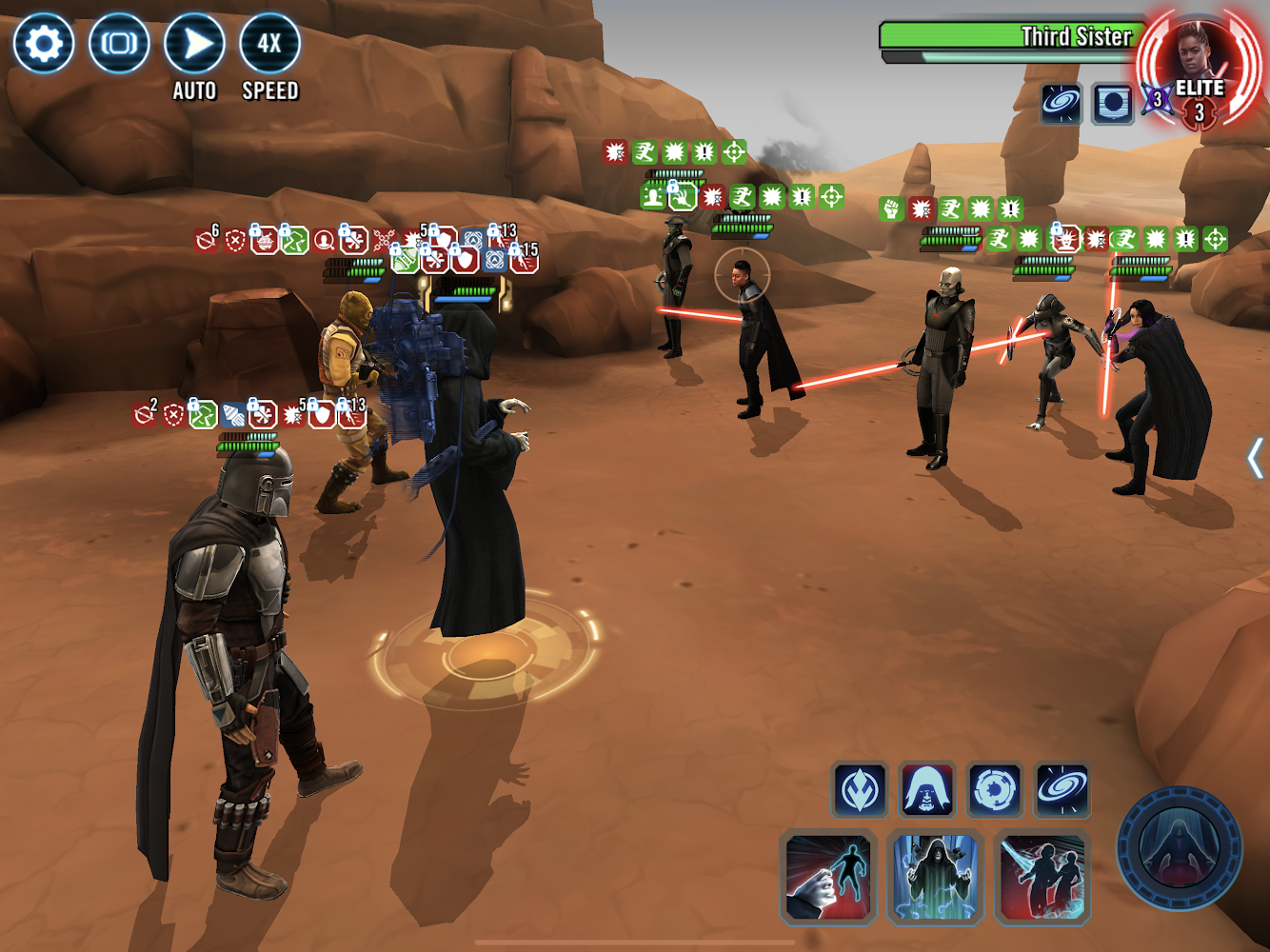View the segmented ring passive ability icon
The height and width of the screenshot is (952, 1270).
pyautogui.click(x=995, y=790)
